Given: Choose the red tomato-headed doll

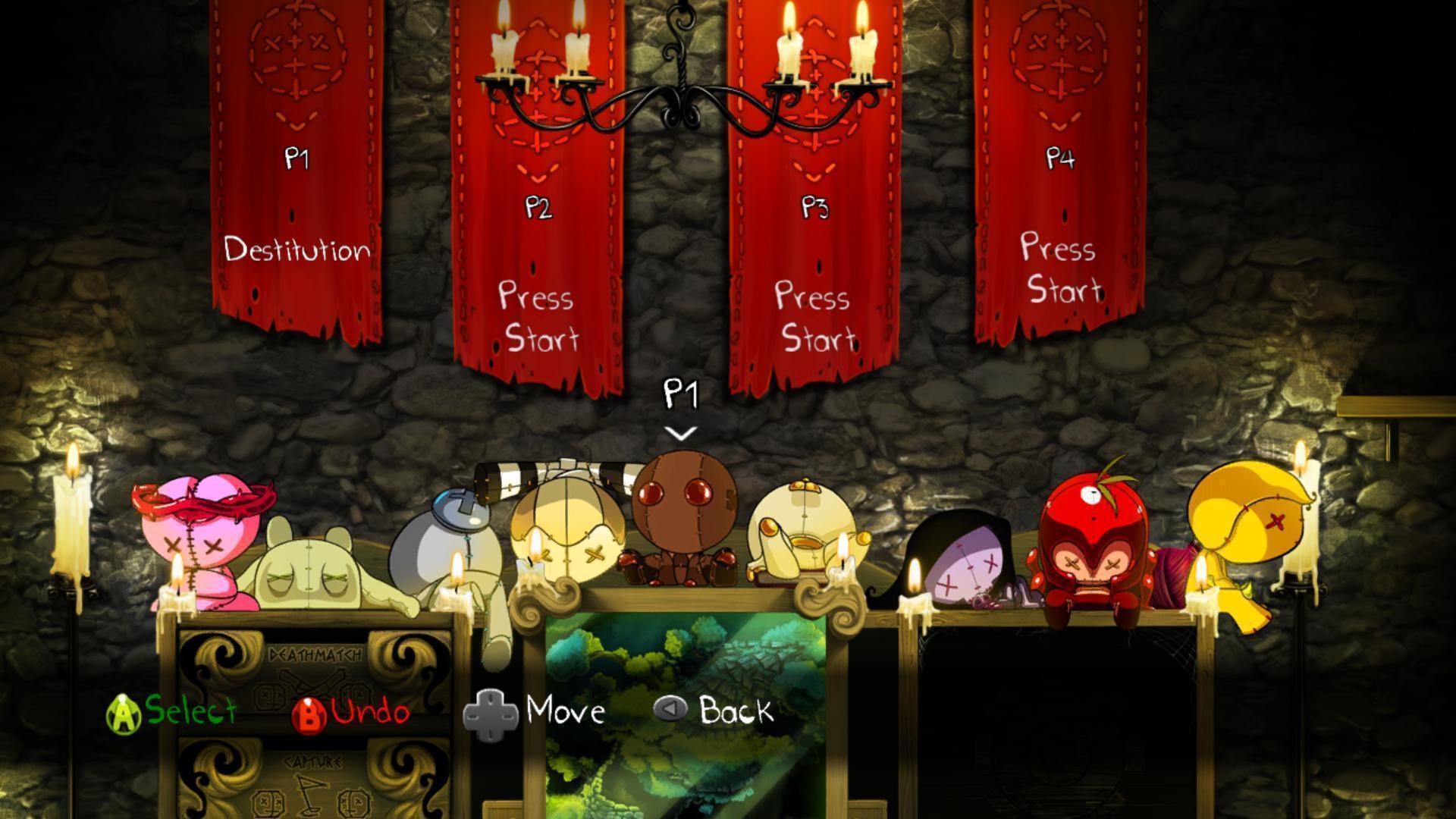Looking at the screenshot, I should pyautogui.click(x=1088, y=538).
